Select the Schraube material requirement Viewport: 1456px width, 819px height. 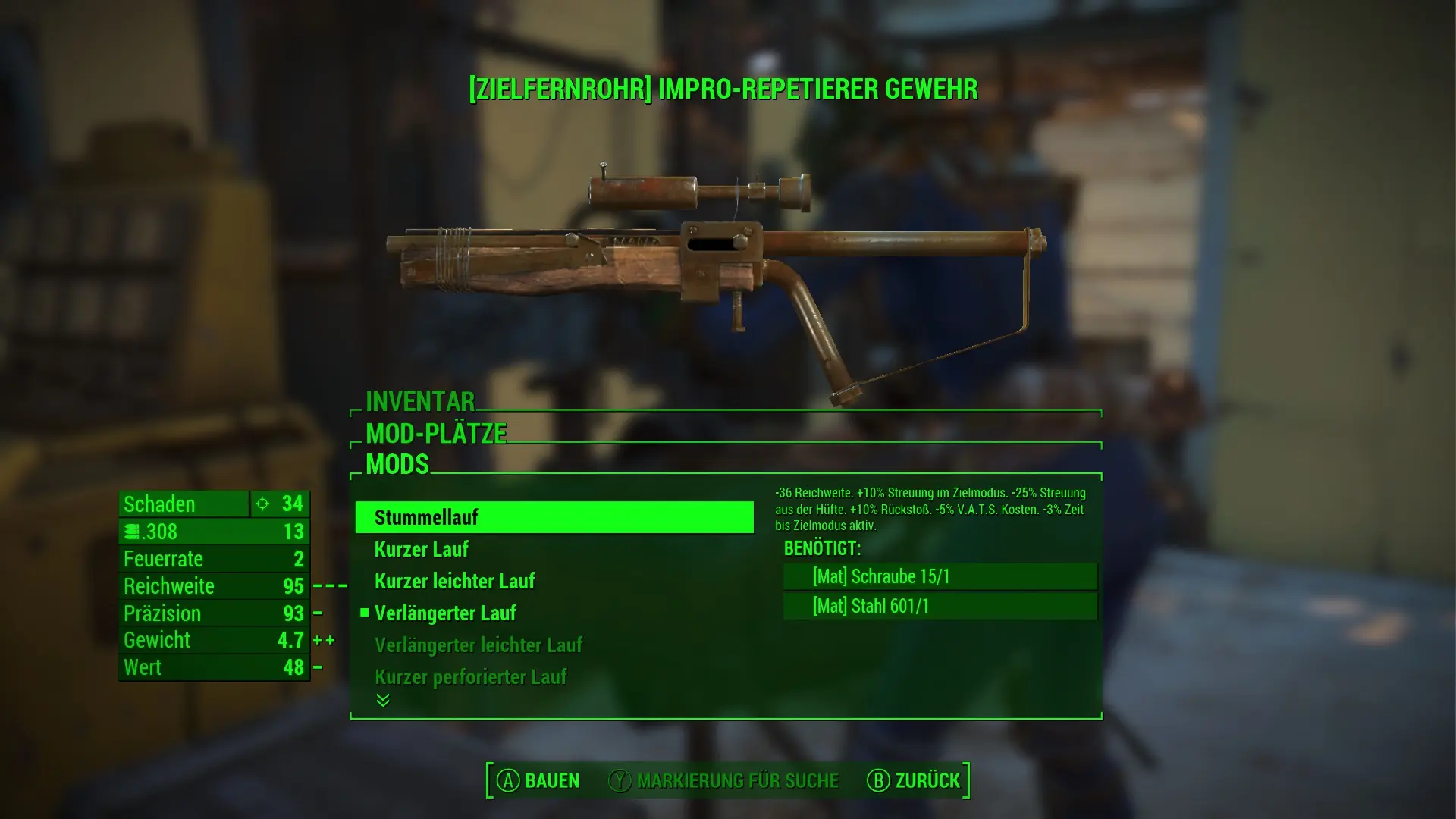coord(940,576)
